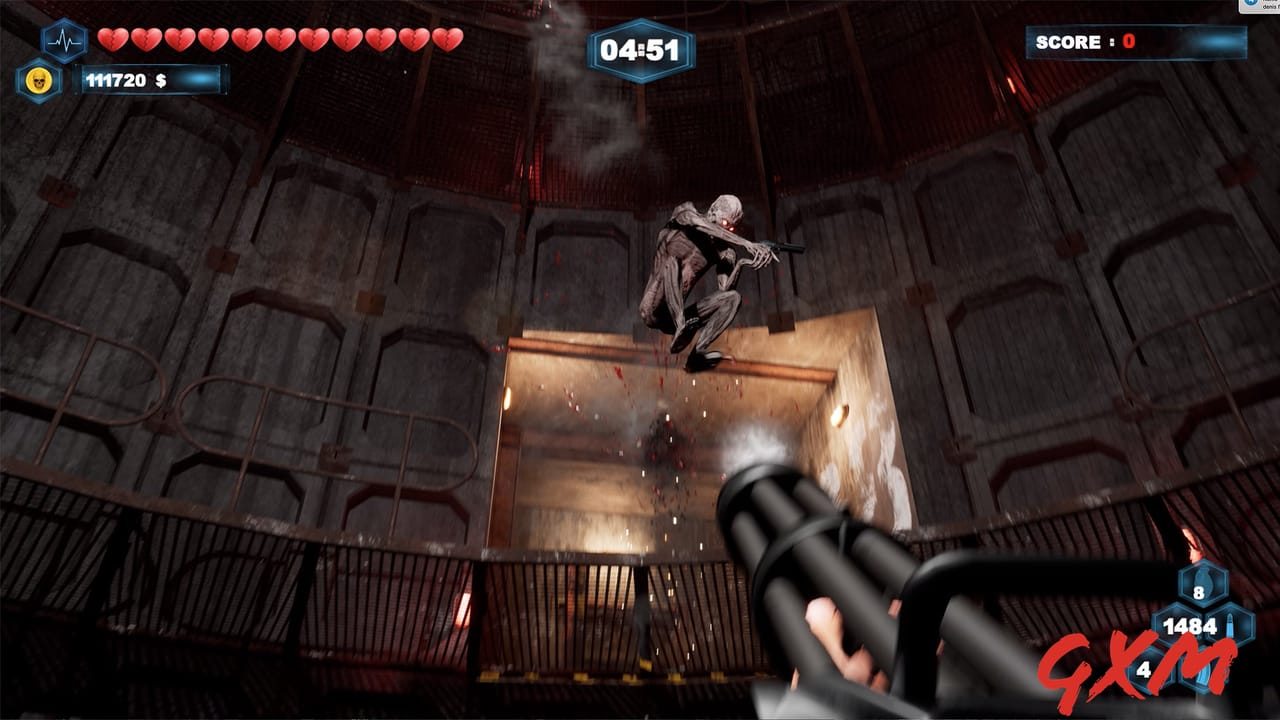Select the bullet icon in the ammo hexagon
Screen dimensions: 1280x720
[x=1229, y=622]
